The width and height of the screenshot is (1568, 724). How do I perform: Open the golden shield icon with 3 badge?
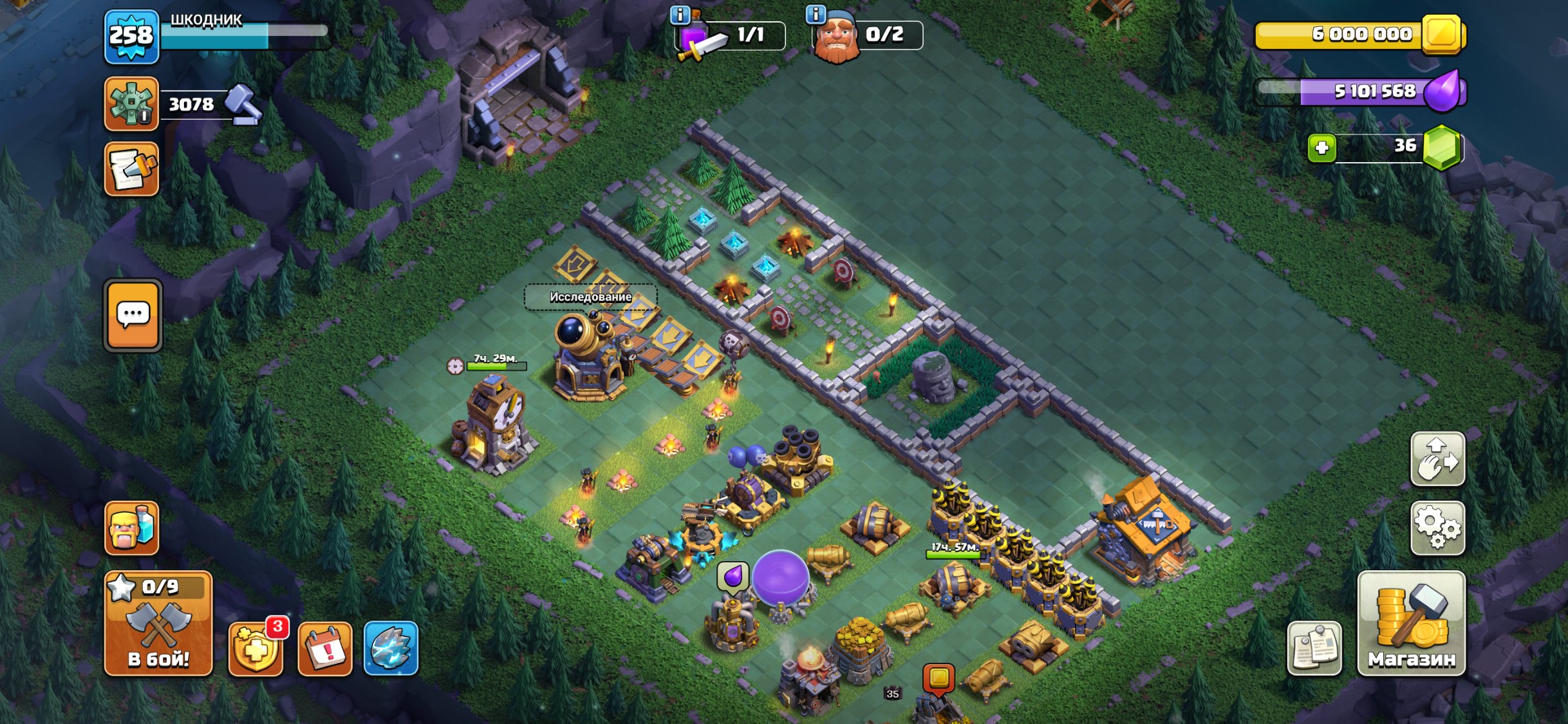[256, 649]
